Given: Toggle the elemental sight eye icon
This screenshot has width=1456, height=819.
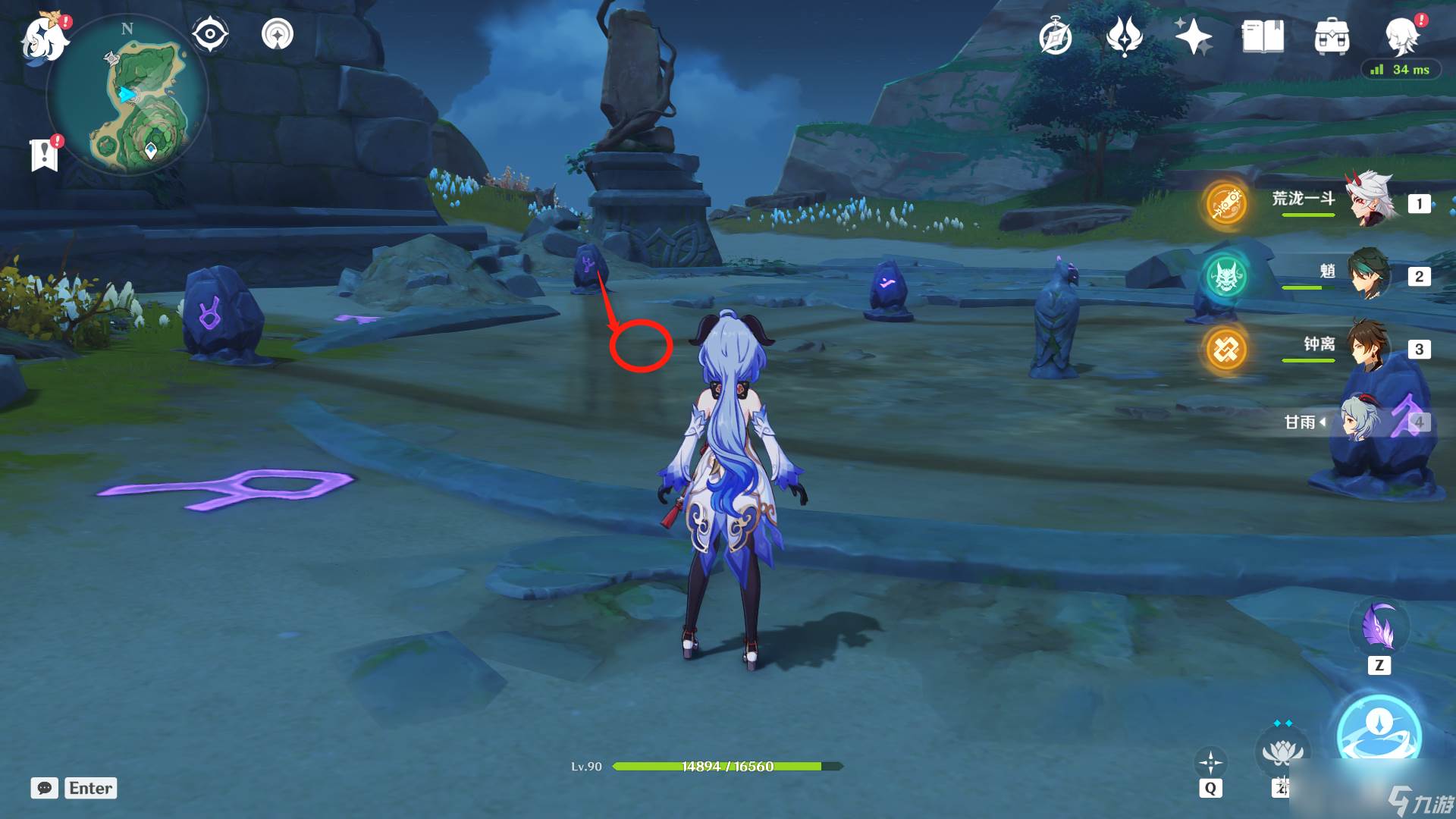Looking at the screenshot, I should (210, 34).
